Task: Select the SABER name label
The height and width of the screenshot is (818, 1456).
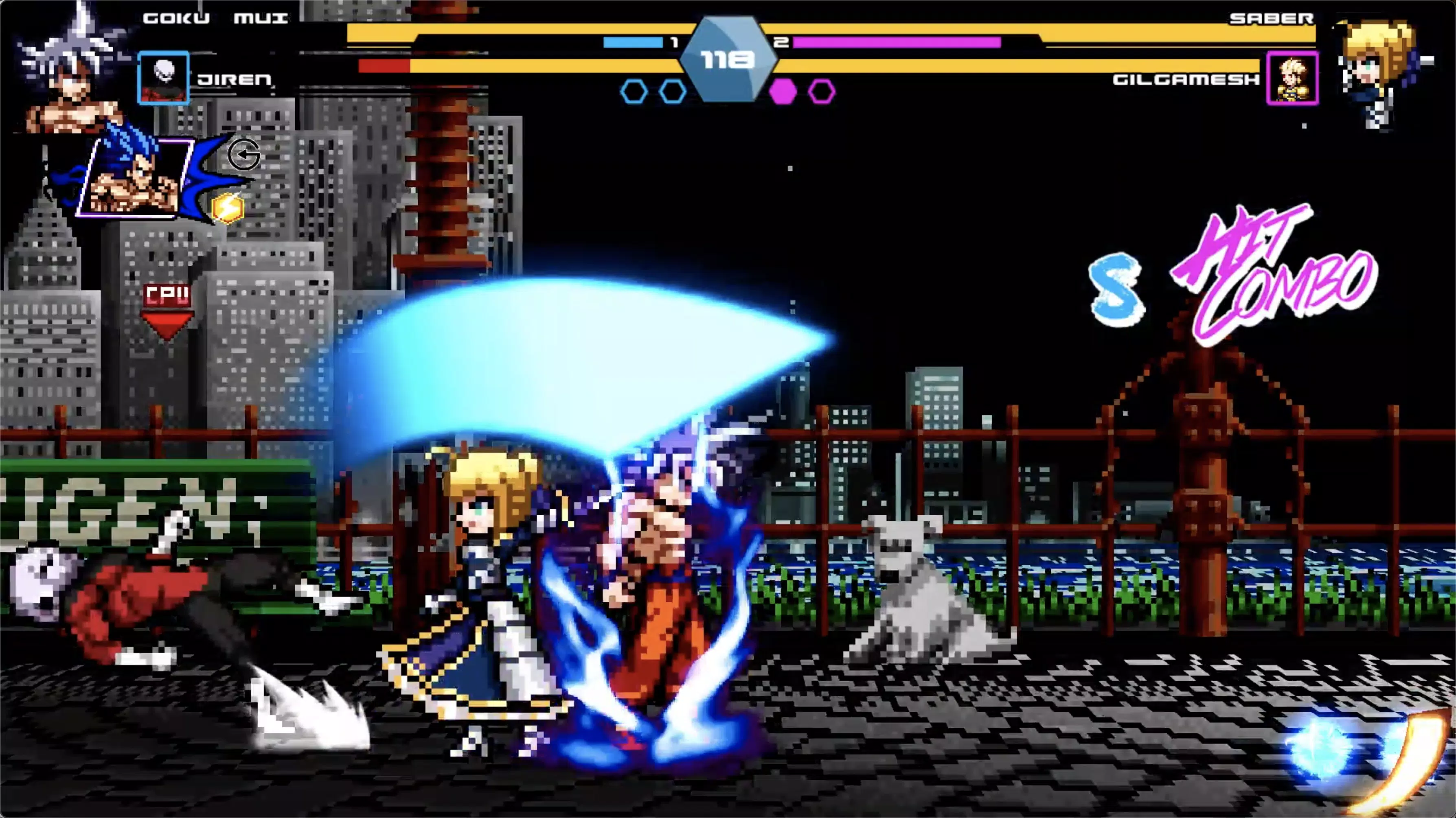Action: coord(1272,19)
